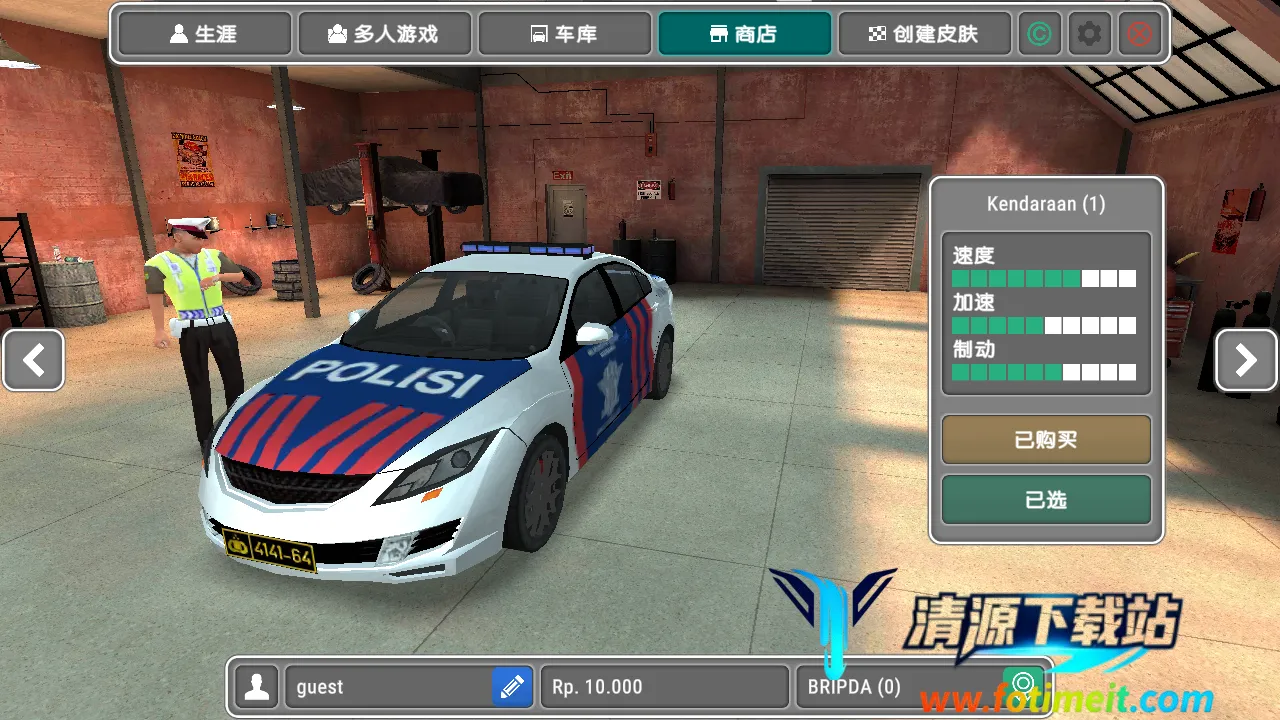Select the 商店 shop tab
The width and height of the screenshot is (1280, 720).
(x=744, y=34)
